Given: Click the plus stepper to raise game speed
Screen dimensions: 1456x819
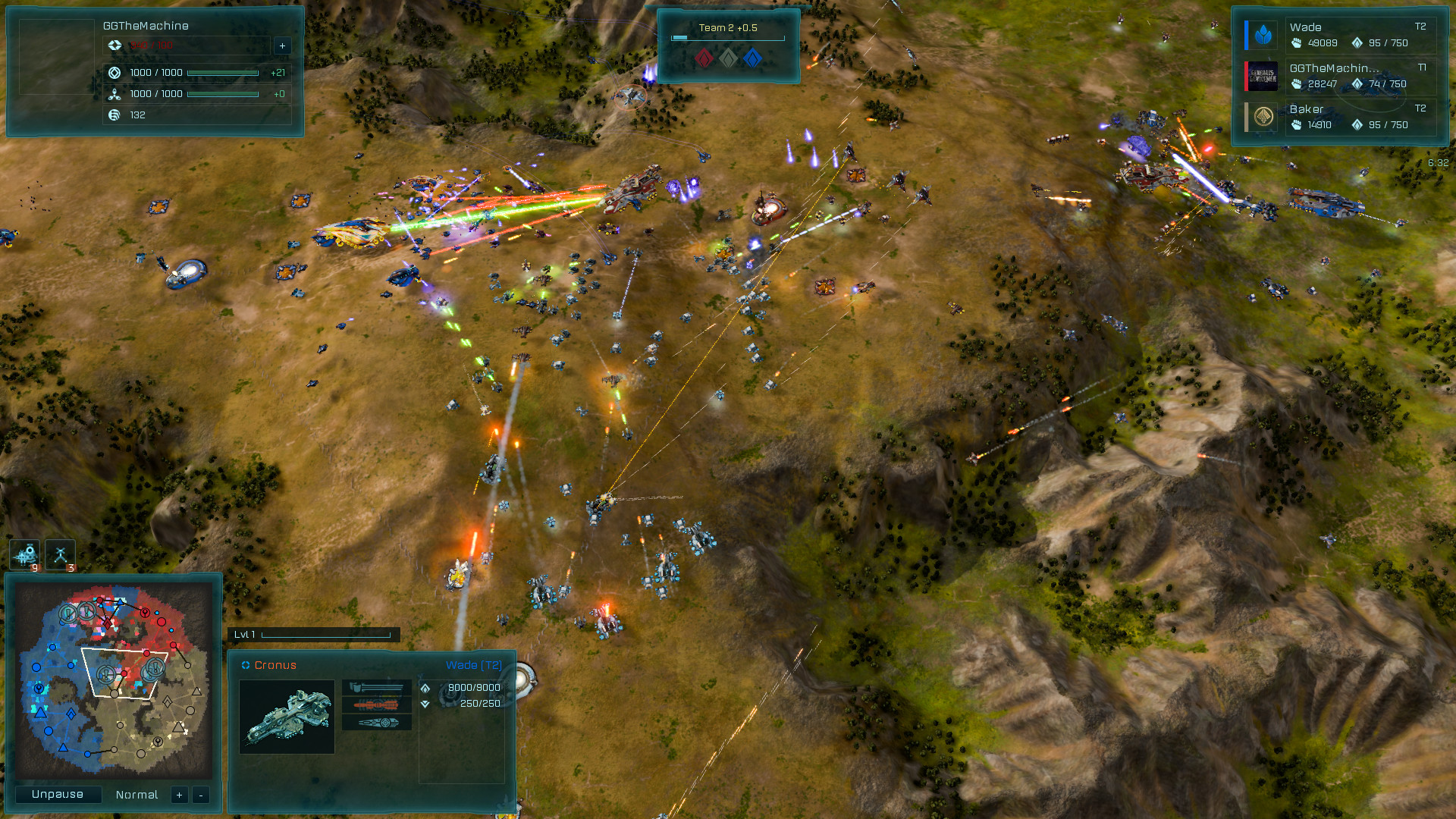Looking at the screenshot, I should [179, 795].
